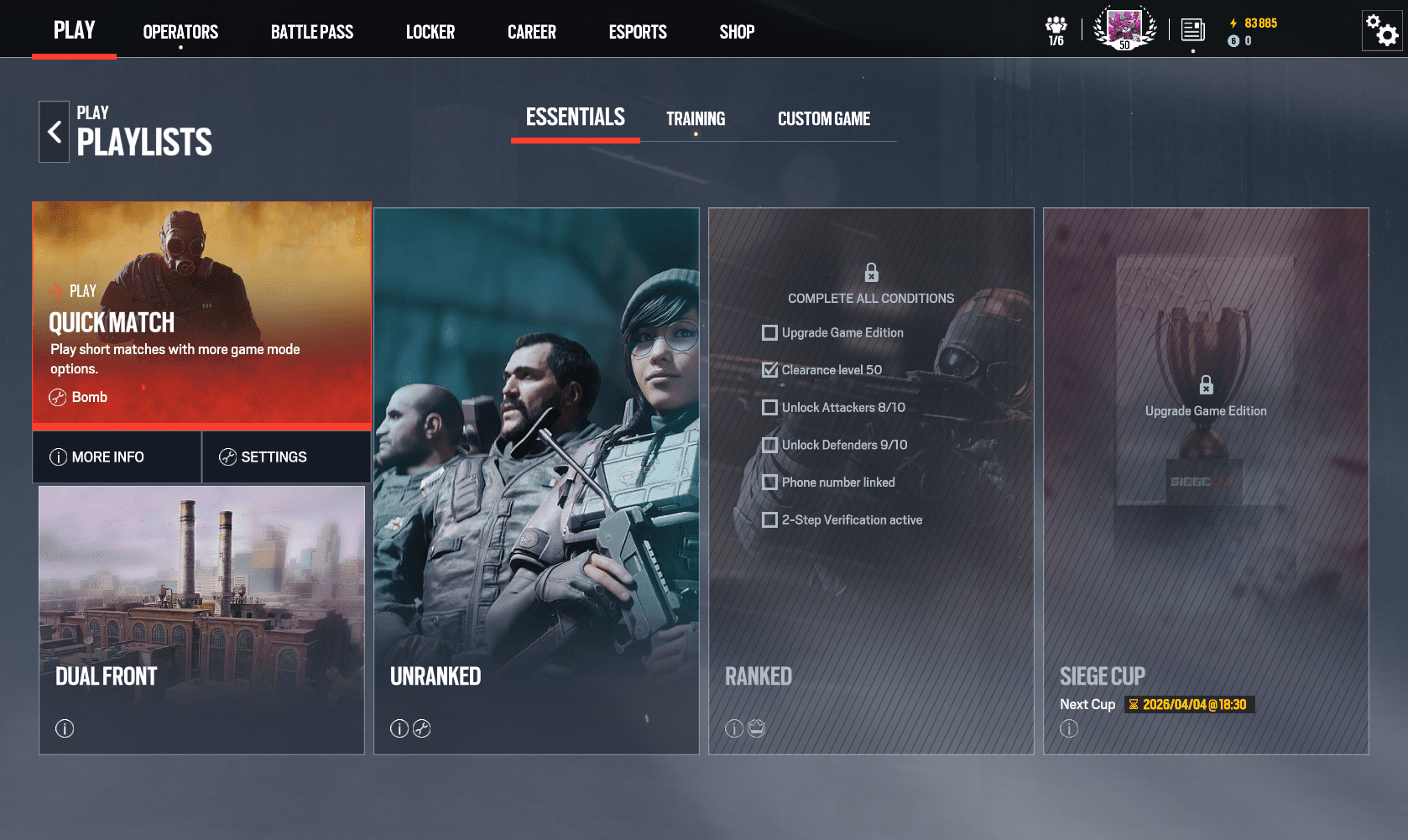Click the info icon on the Unranked tile
The width and height of the screenshot is (1408, 840).
[399, 728]
